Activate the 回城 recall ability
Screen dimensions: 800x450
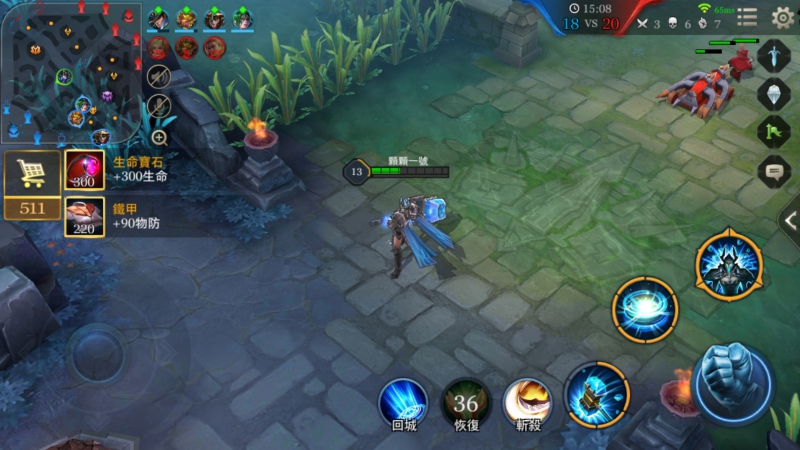point(403,402)
